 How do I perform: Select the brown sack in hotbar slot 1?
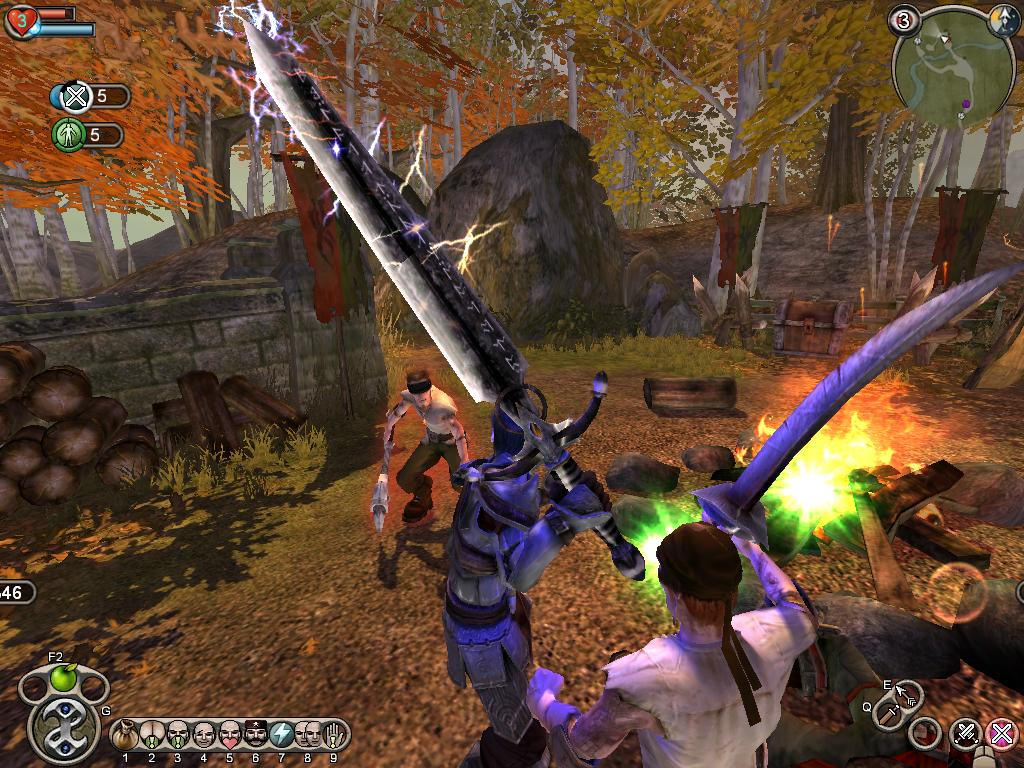[127, 735]
